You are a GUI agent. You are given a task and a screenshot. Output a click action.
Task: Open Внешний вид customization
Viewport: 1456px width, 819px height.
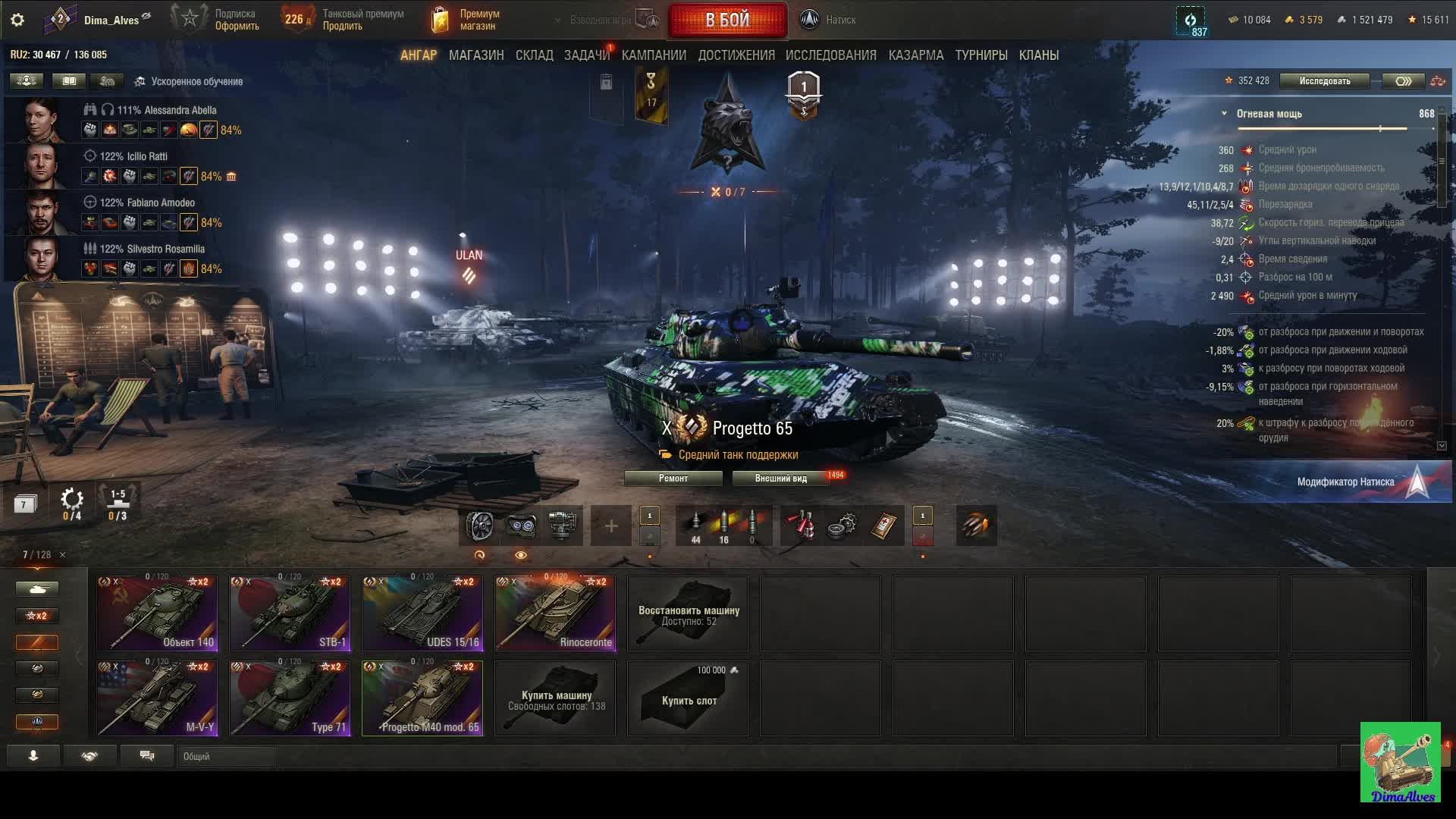tap(780, 479)
